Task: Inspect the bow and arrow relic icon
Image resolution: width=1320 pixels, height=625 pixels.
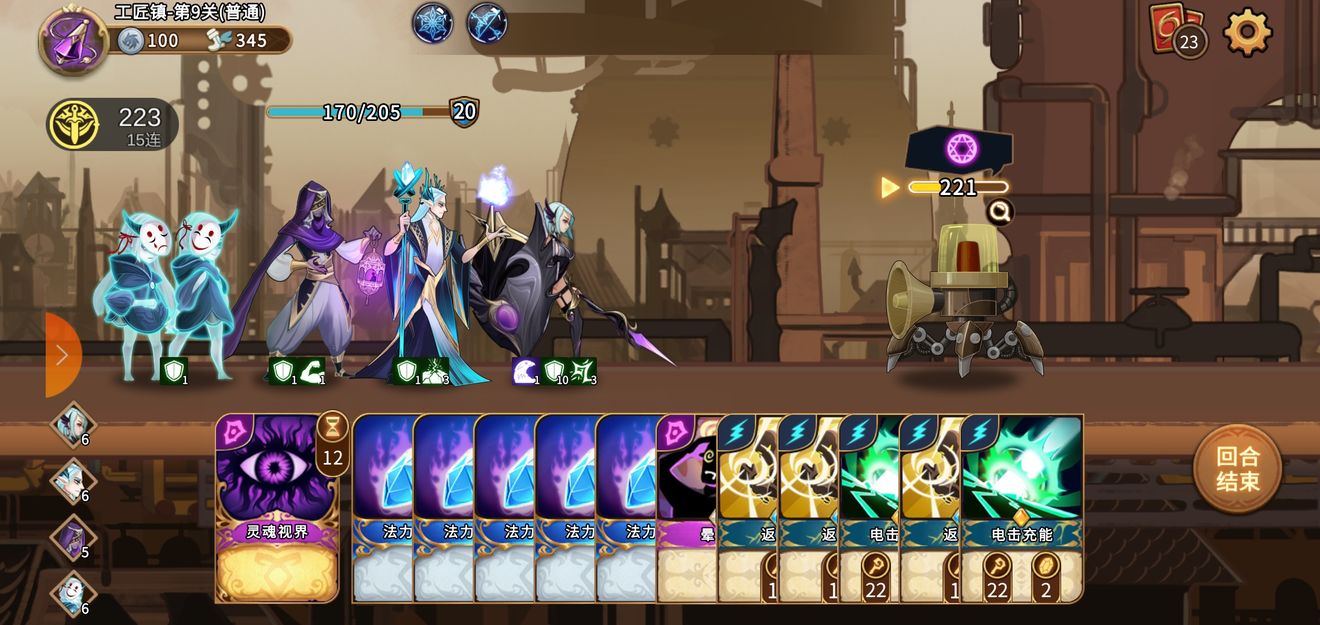Action: 487,23
